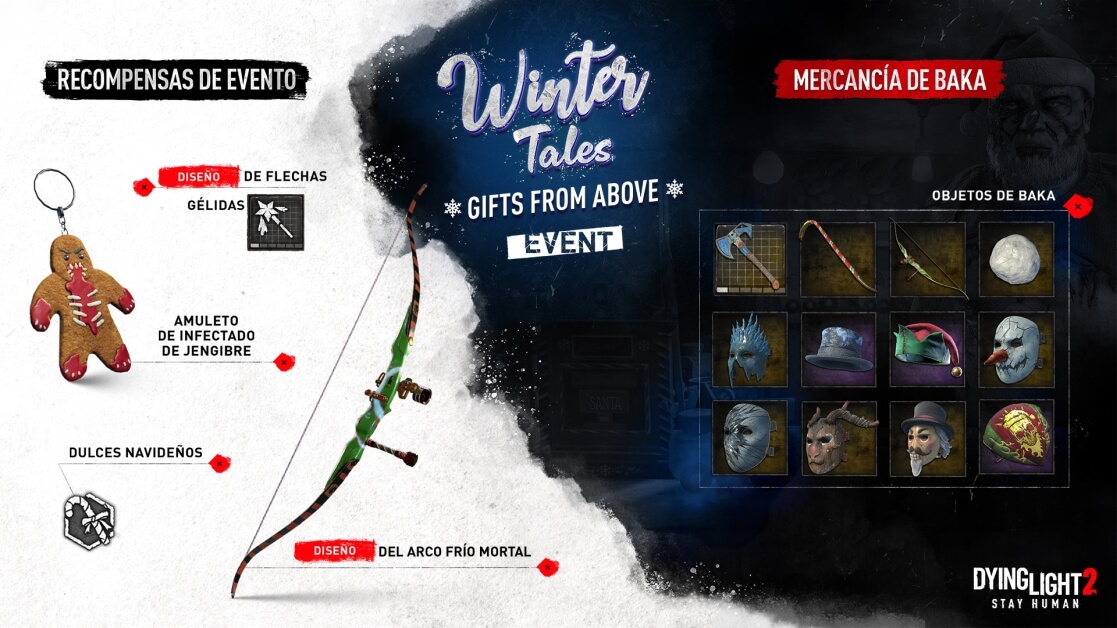Choose the horned wooden mask slot
The image size is (1117, 628).
[x=837, y=437]
